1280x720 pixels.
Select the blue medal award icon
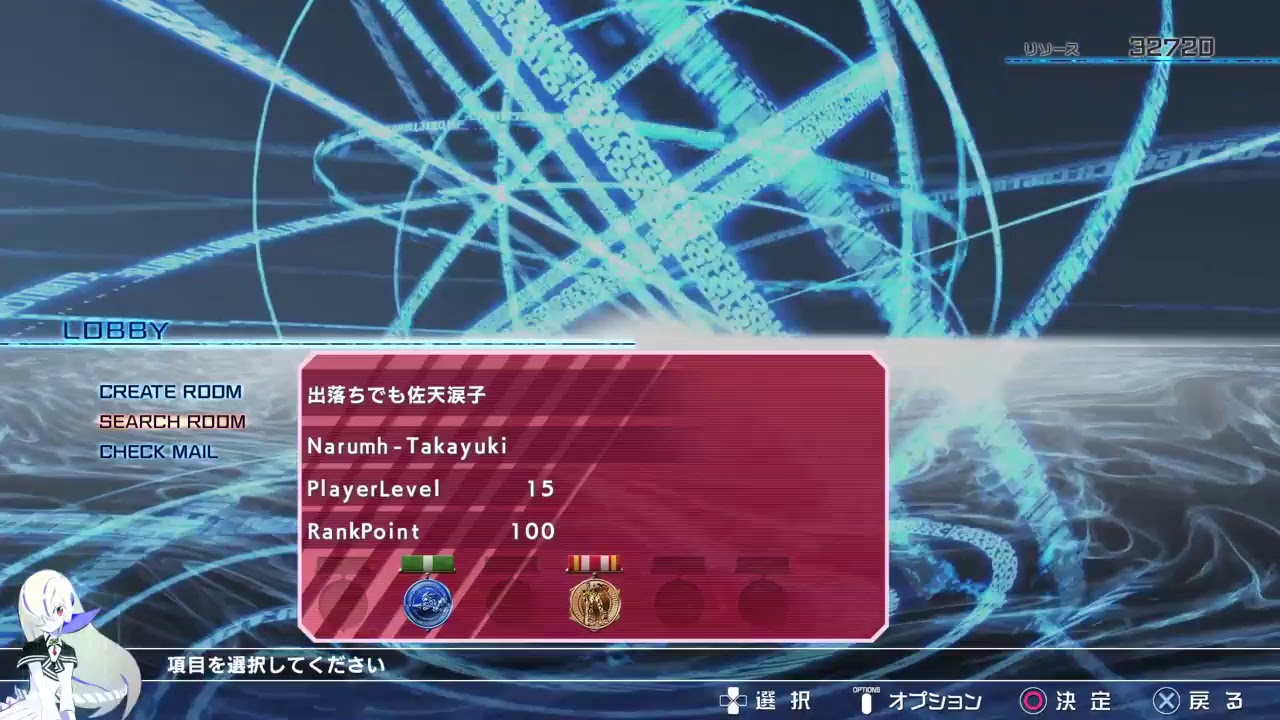coord(429,600)
